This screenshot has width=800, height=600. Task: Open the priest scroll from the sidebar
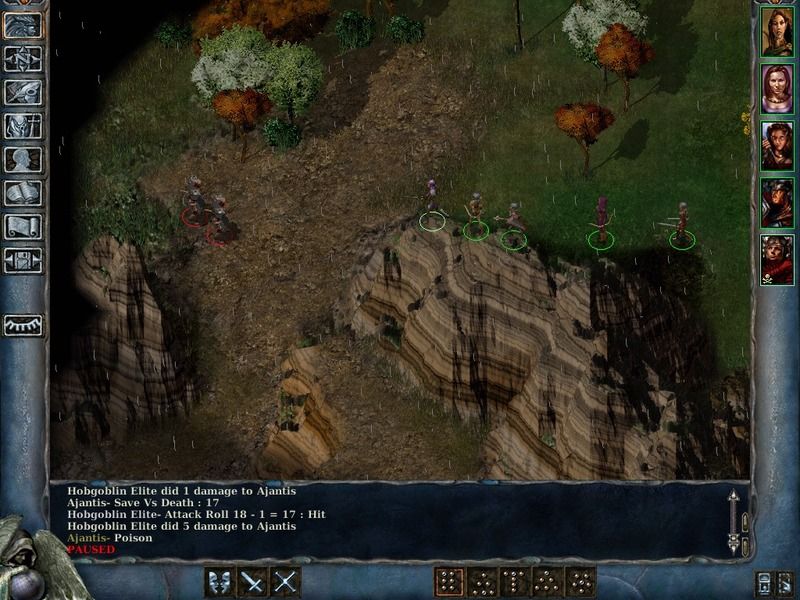[23, 227]
